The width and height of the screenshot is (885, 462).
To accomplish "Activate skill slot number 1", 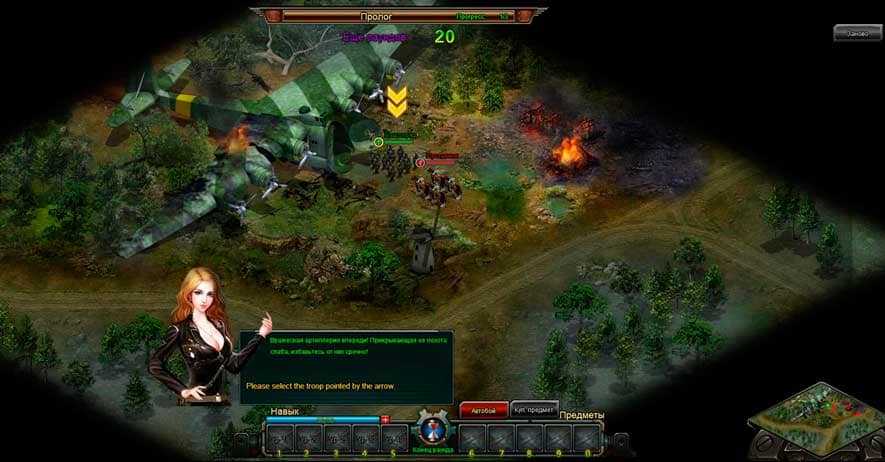I will (280, 437).
